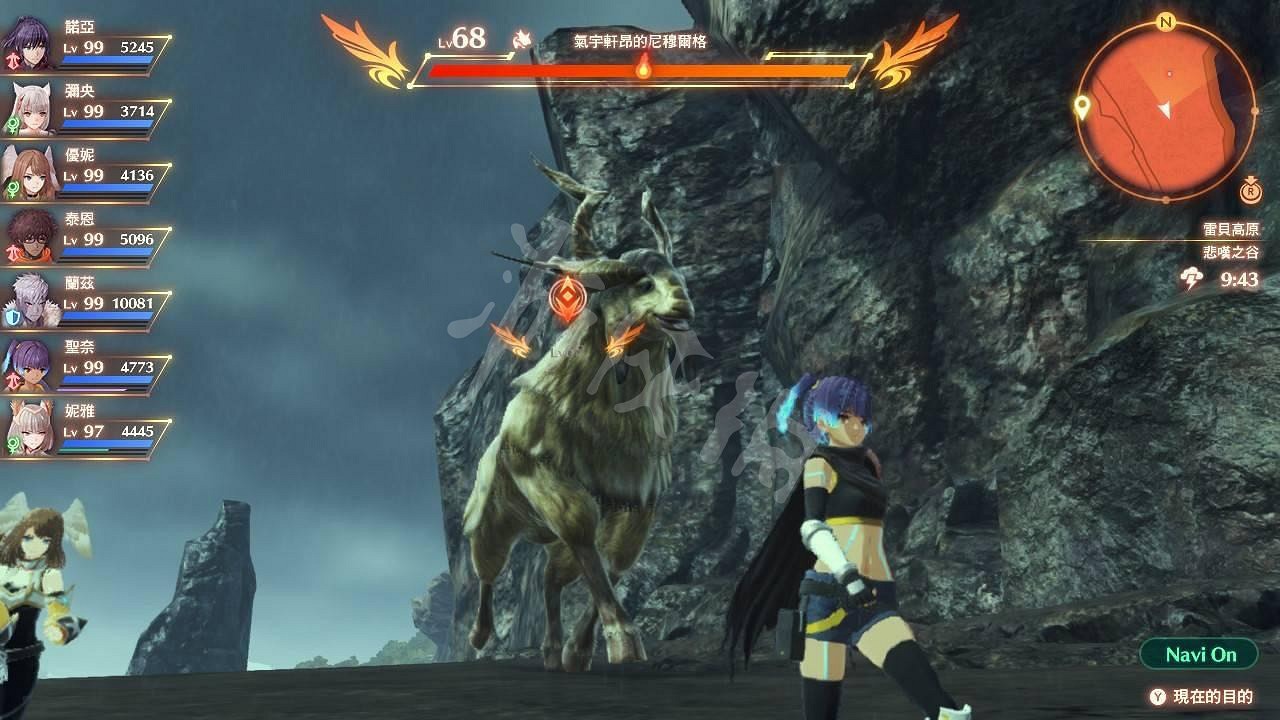Select 妮雅's character portrait

[30, 425]
